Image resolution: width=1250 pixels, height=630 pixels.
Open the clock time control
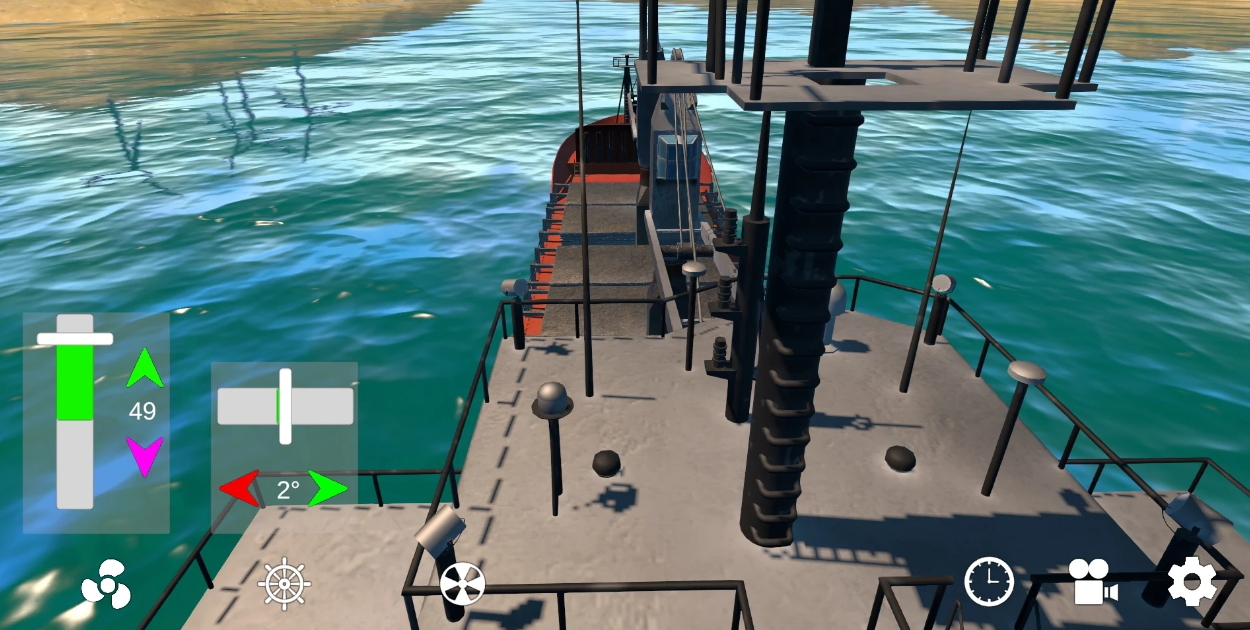click(988, 581)
